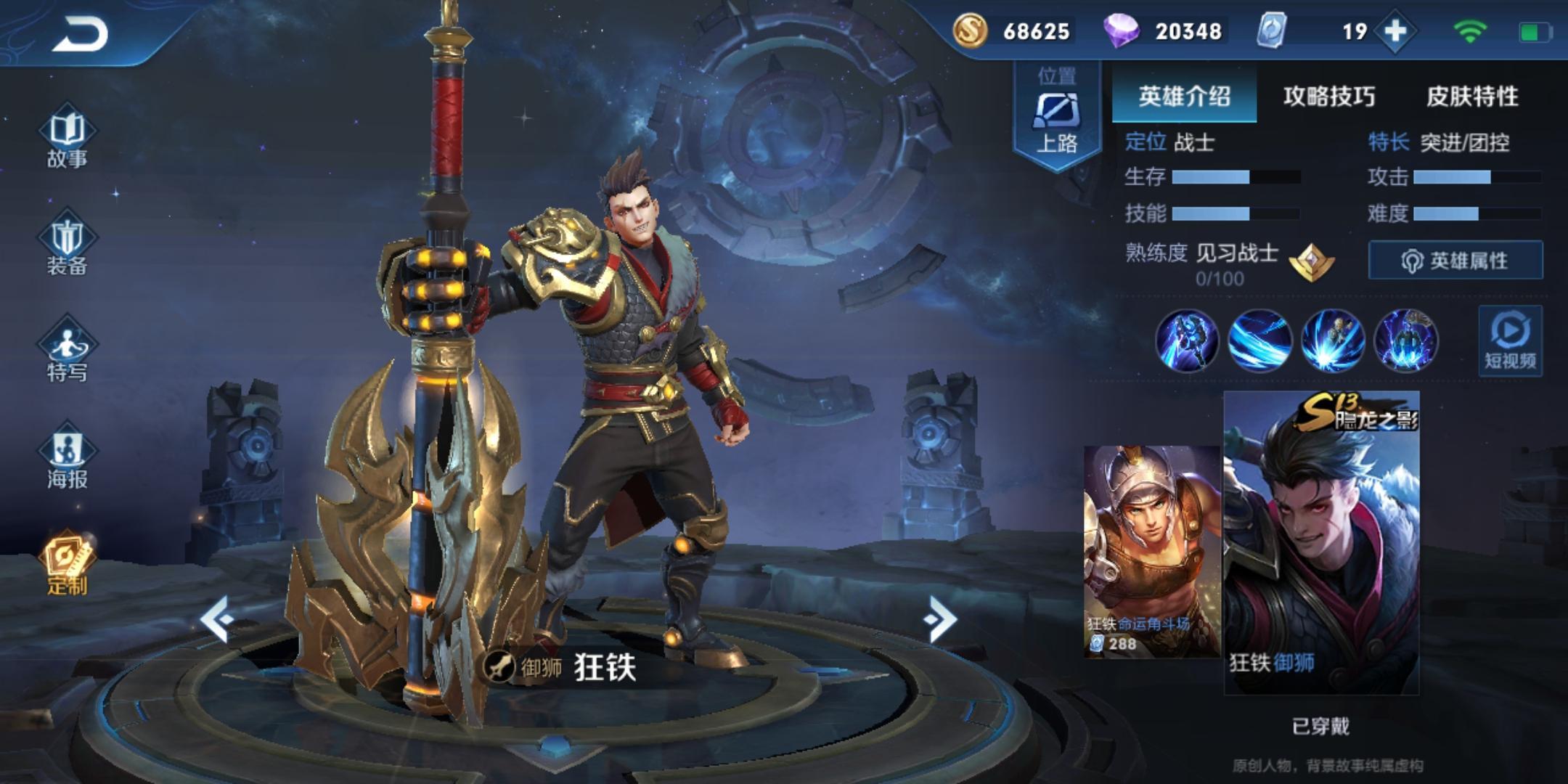Select the 命运角斗场 skin thumbnail

1152,552
